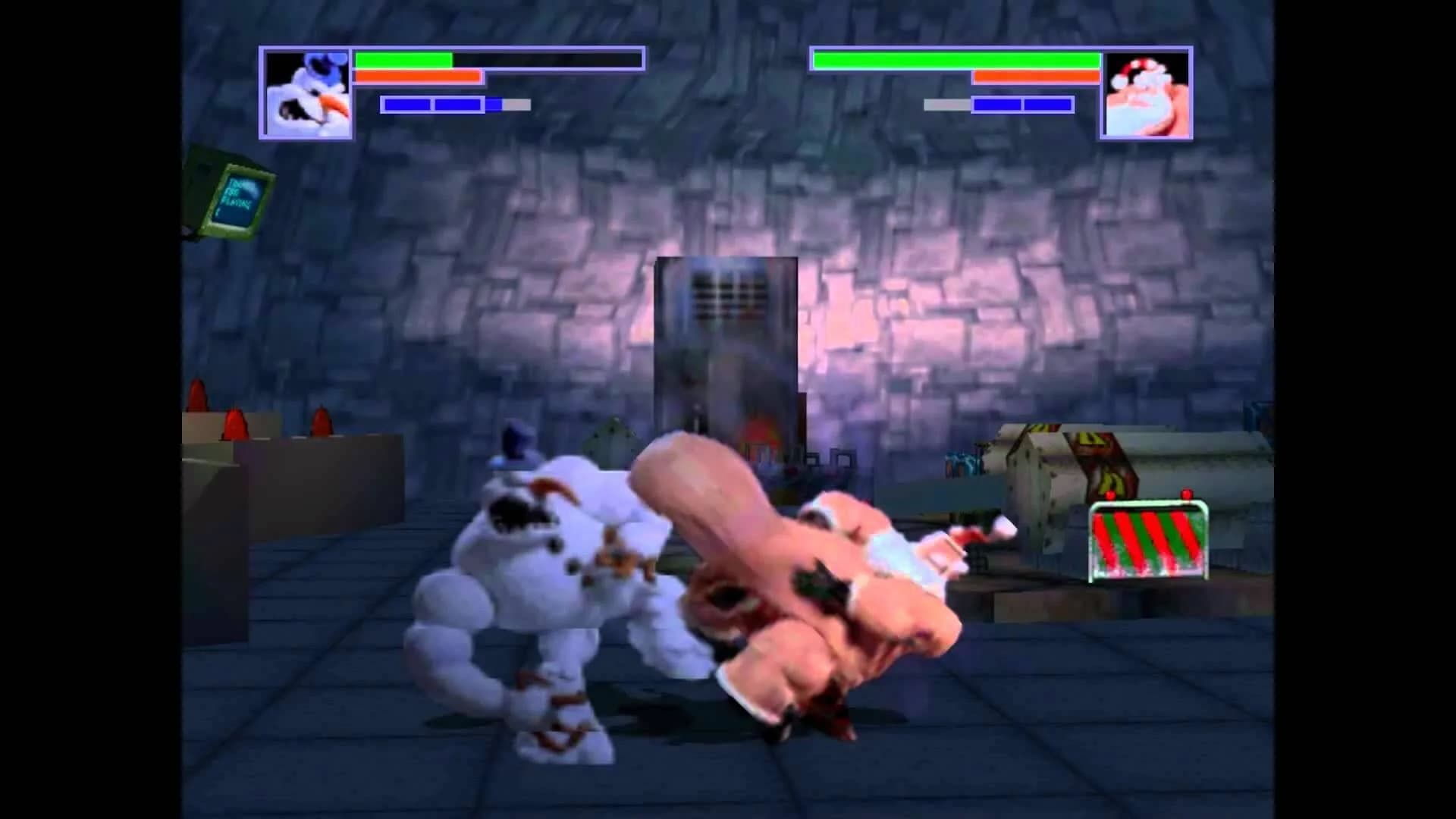Click Frosty's orange damage bar

coord(417,77)
